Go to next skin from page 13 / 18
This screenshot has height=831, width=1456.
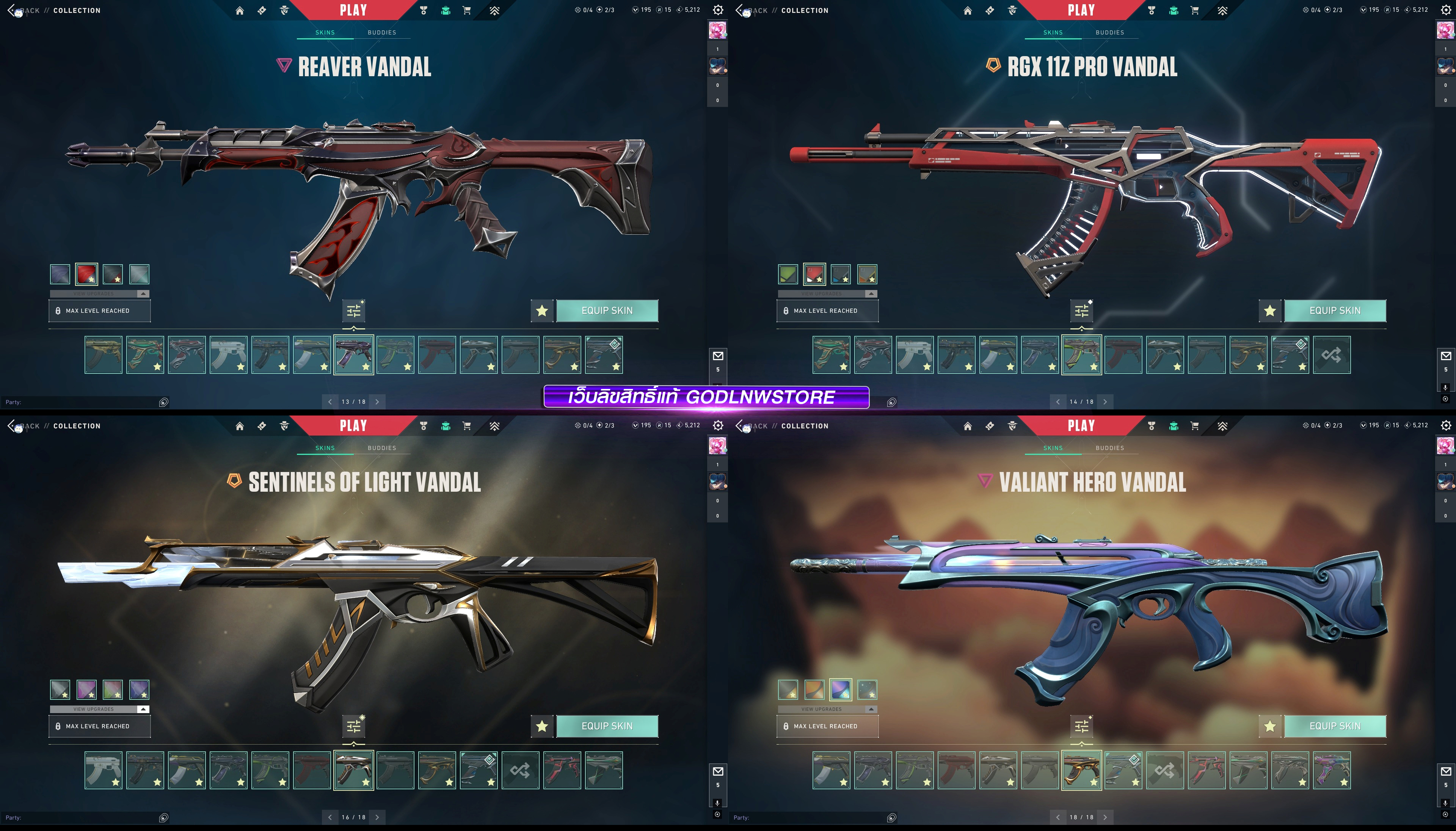pyautogui.click(x=377, y=402)
